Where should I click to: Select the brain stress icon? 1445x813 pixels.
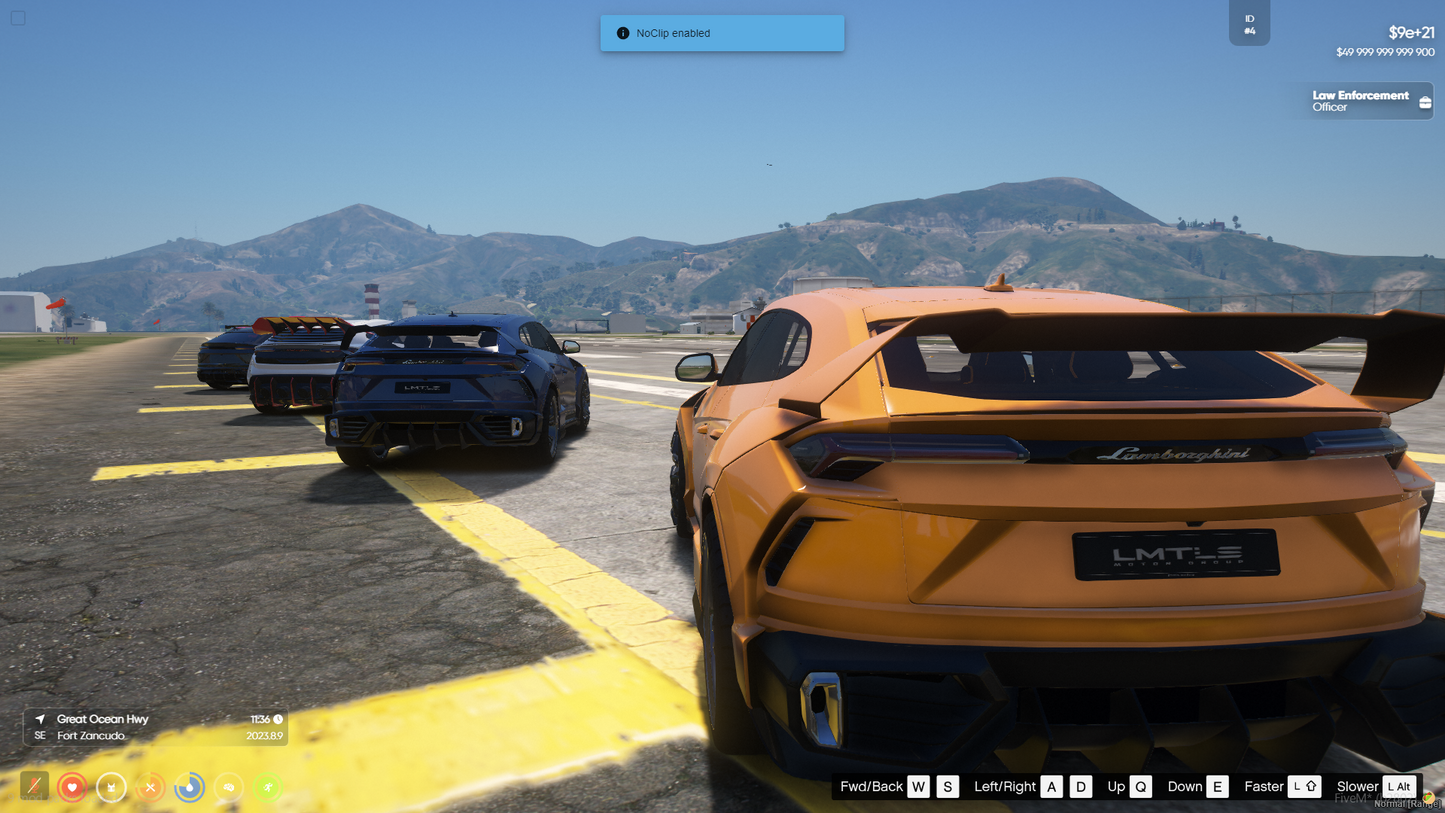tap(228, 787)
